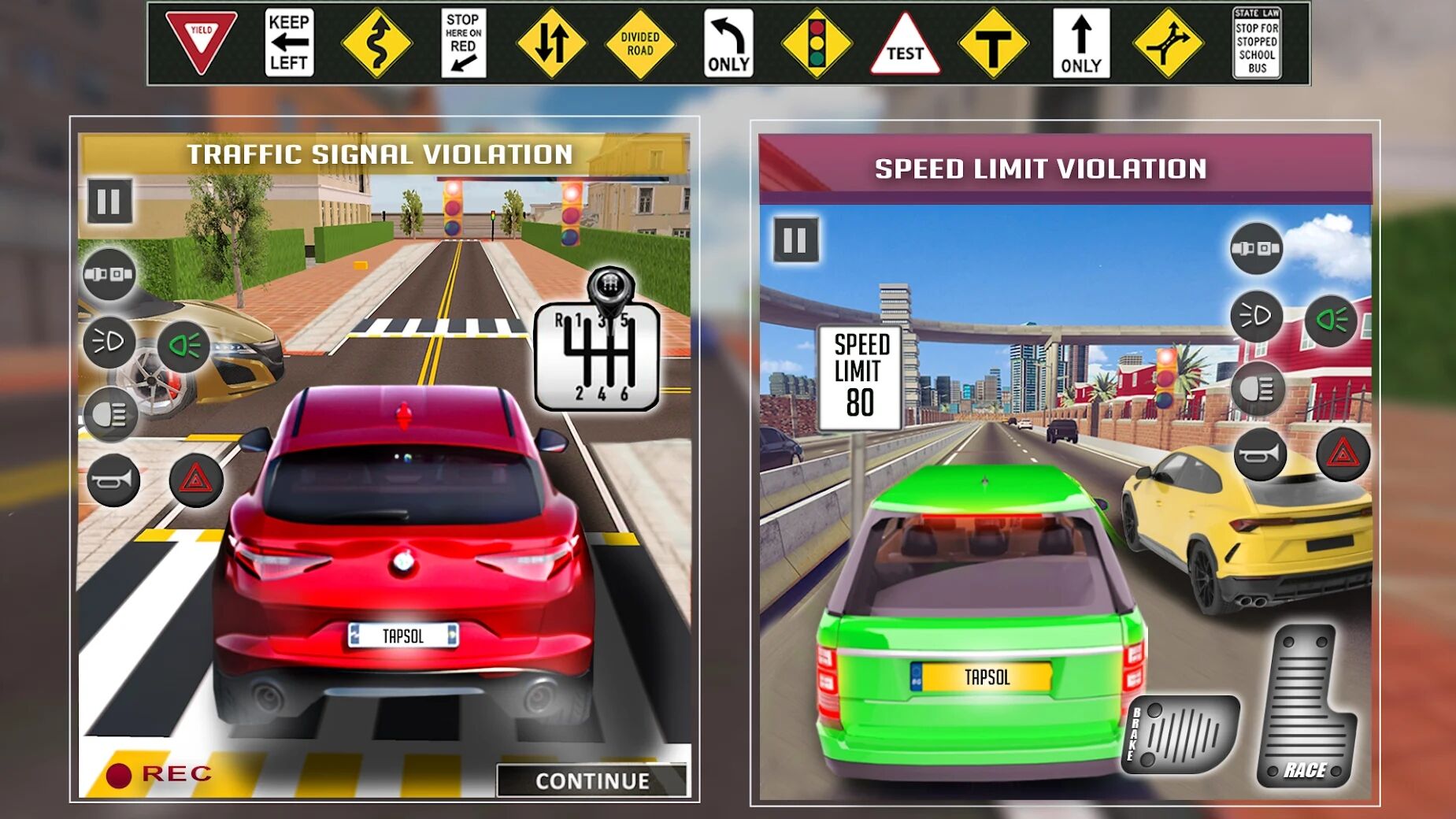Viewport: 1456px width, 819px height.
Task: Honk the horn beside the red car
Action: pos(113,480)
